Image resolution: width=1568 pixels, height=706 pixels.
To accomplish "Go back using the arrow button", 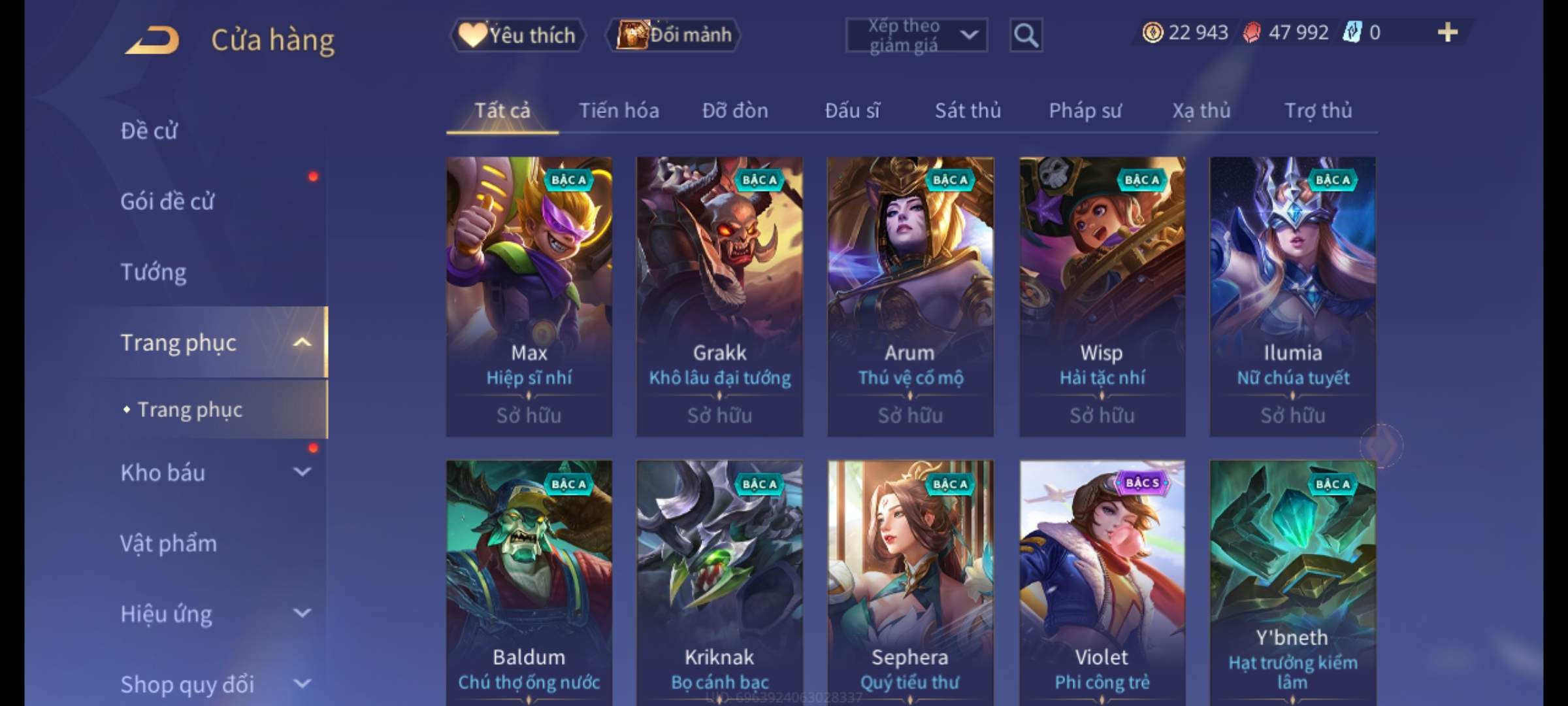I will click(152, 39).
